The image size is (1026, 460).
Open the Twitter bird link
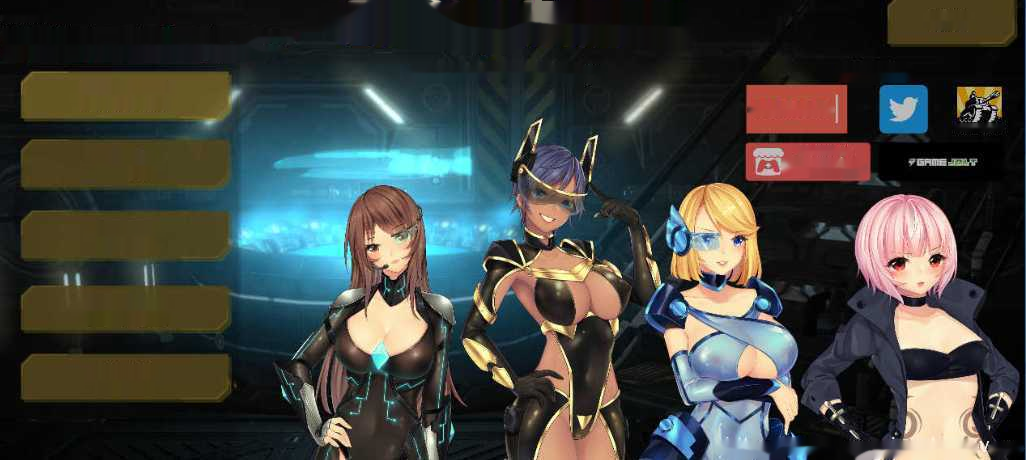(x=903, y=109)
